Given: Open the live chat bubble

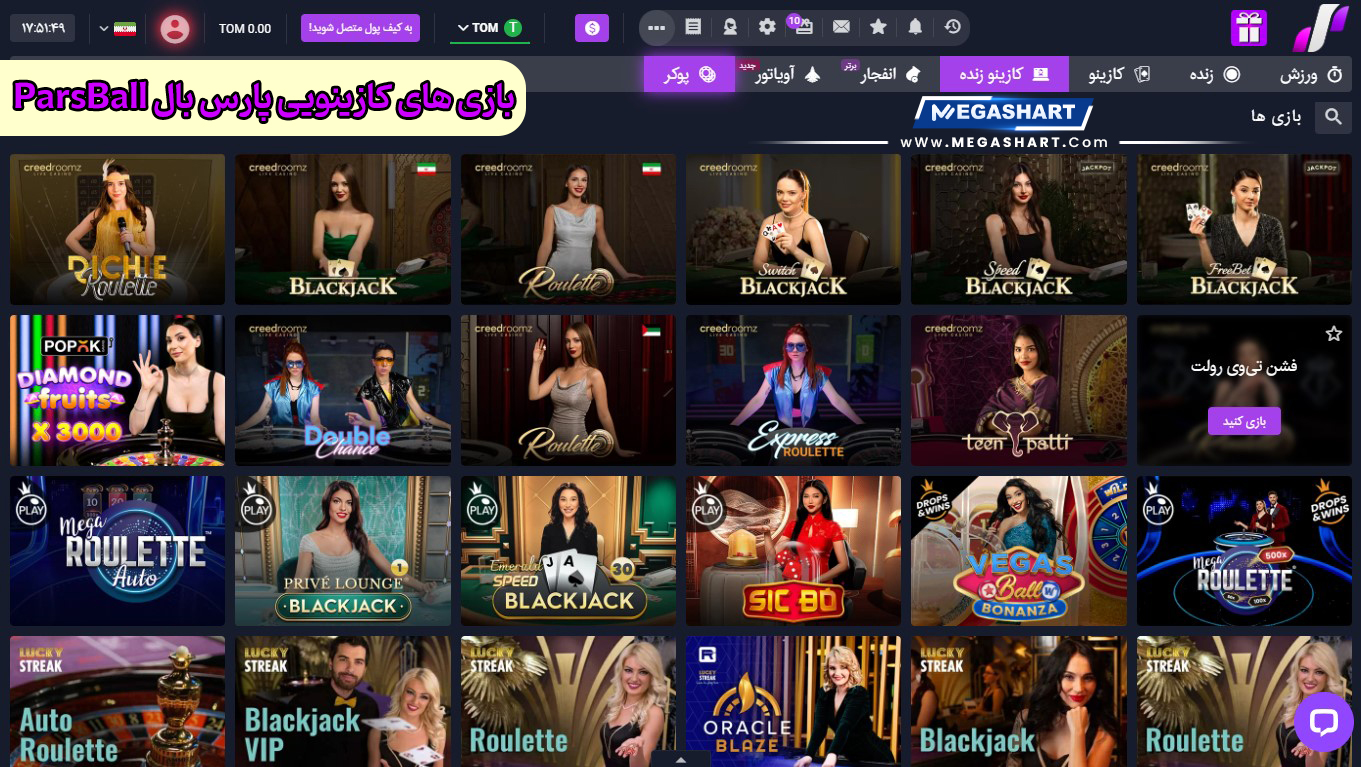Looking at the screenshot, I should click(1323, 721).
